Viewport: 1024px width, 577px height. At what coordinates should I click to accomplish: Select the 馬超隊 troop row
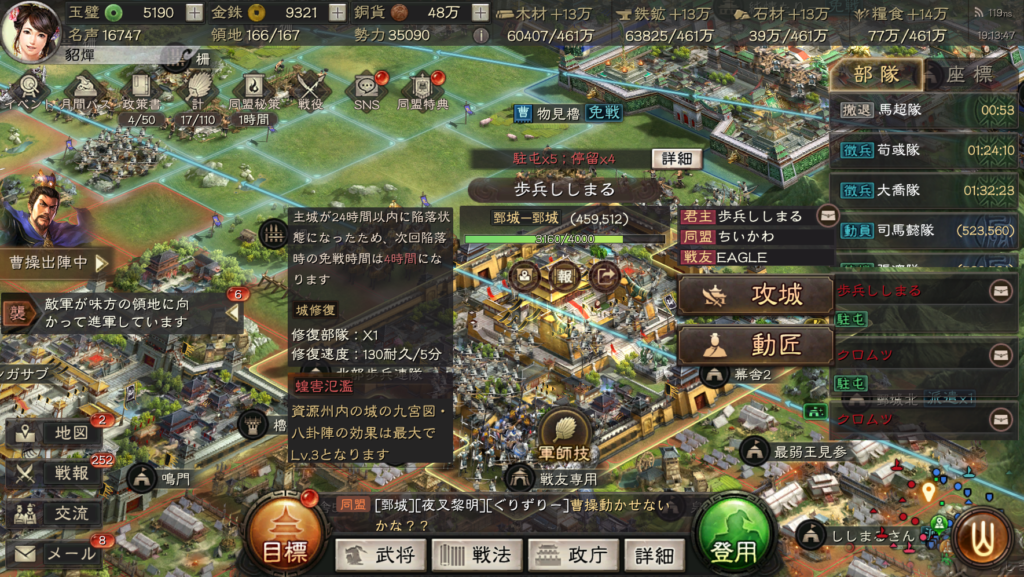(x=925, y=110)
